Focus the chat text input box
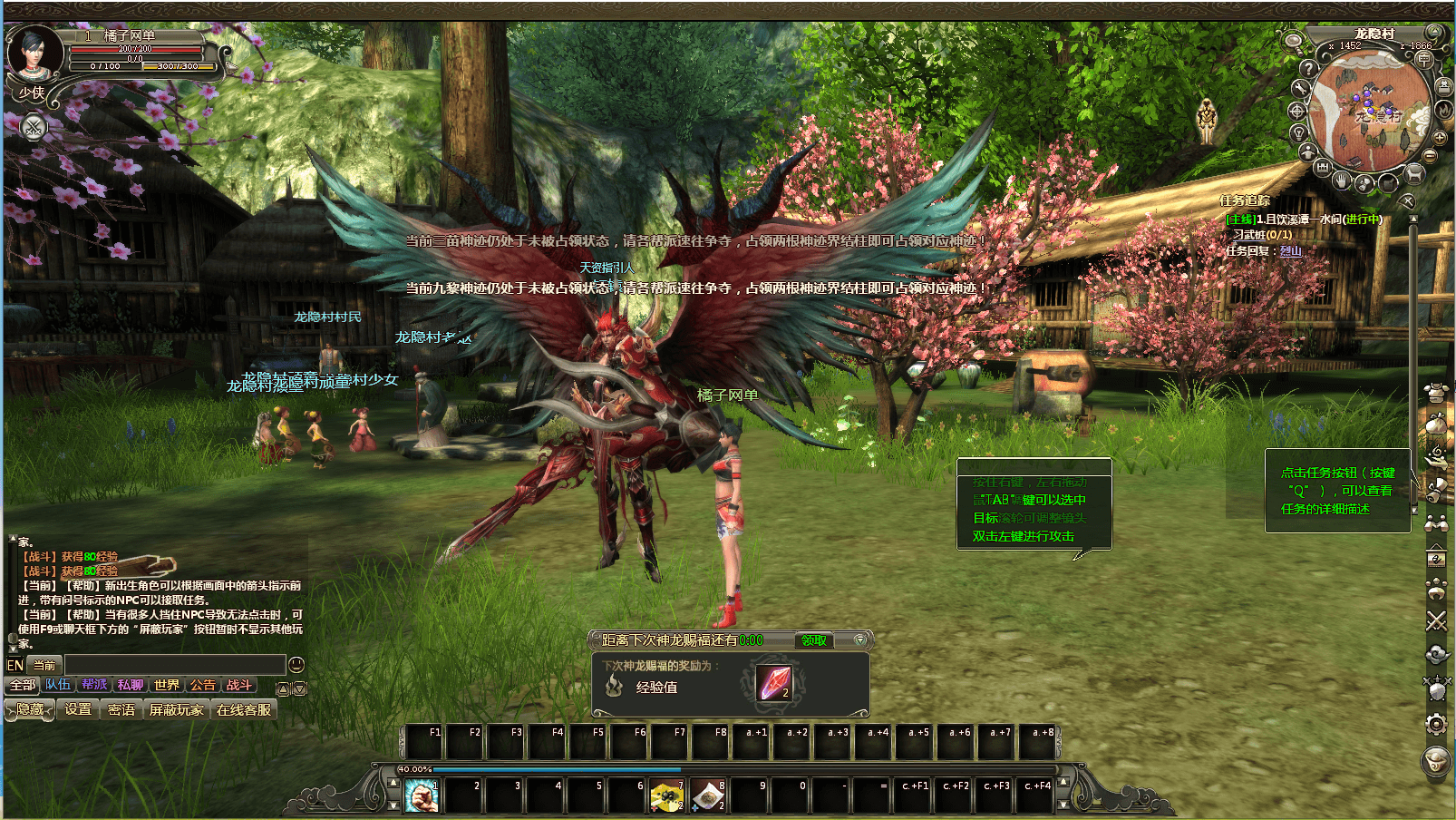Image resolution: width=1456 pixels, height=820 pixels. pos(174,665)
